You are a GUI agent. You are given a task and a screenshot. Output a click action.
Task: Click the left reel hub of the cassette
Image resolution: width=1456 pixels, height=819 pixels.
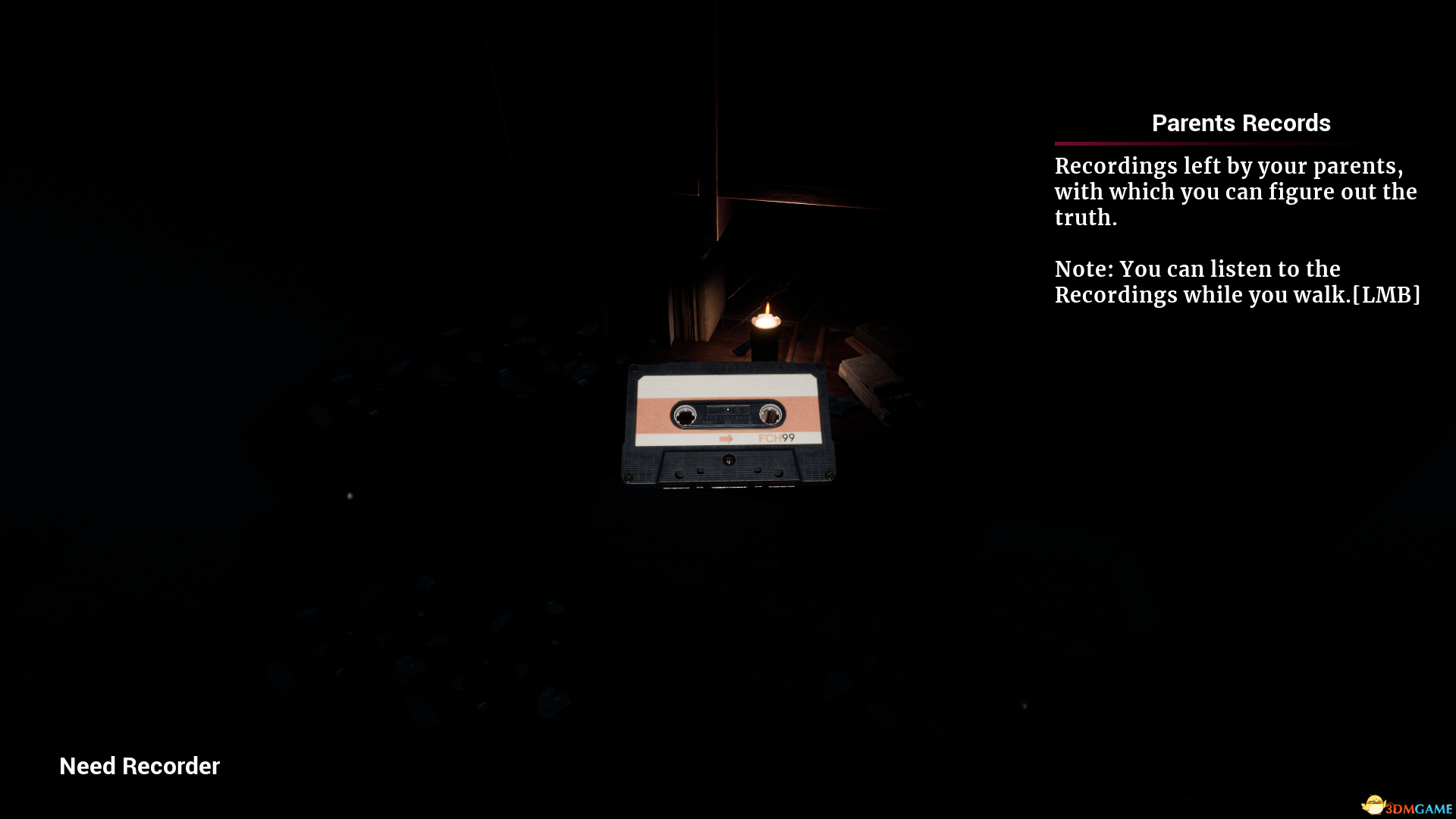pos(685,414)
